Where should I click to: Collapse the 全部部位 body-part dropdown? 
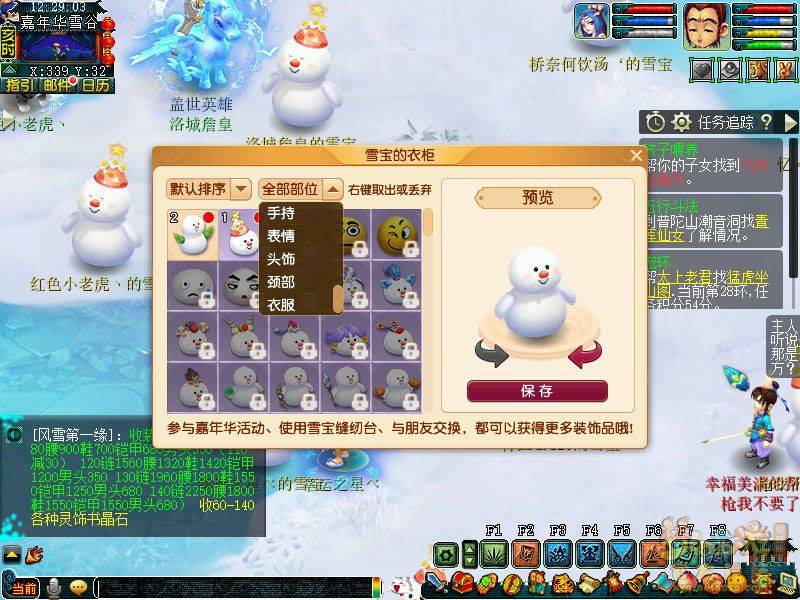pos(332,188)
